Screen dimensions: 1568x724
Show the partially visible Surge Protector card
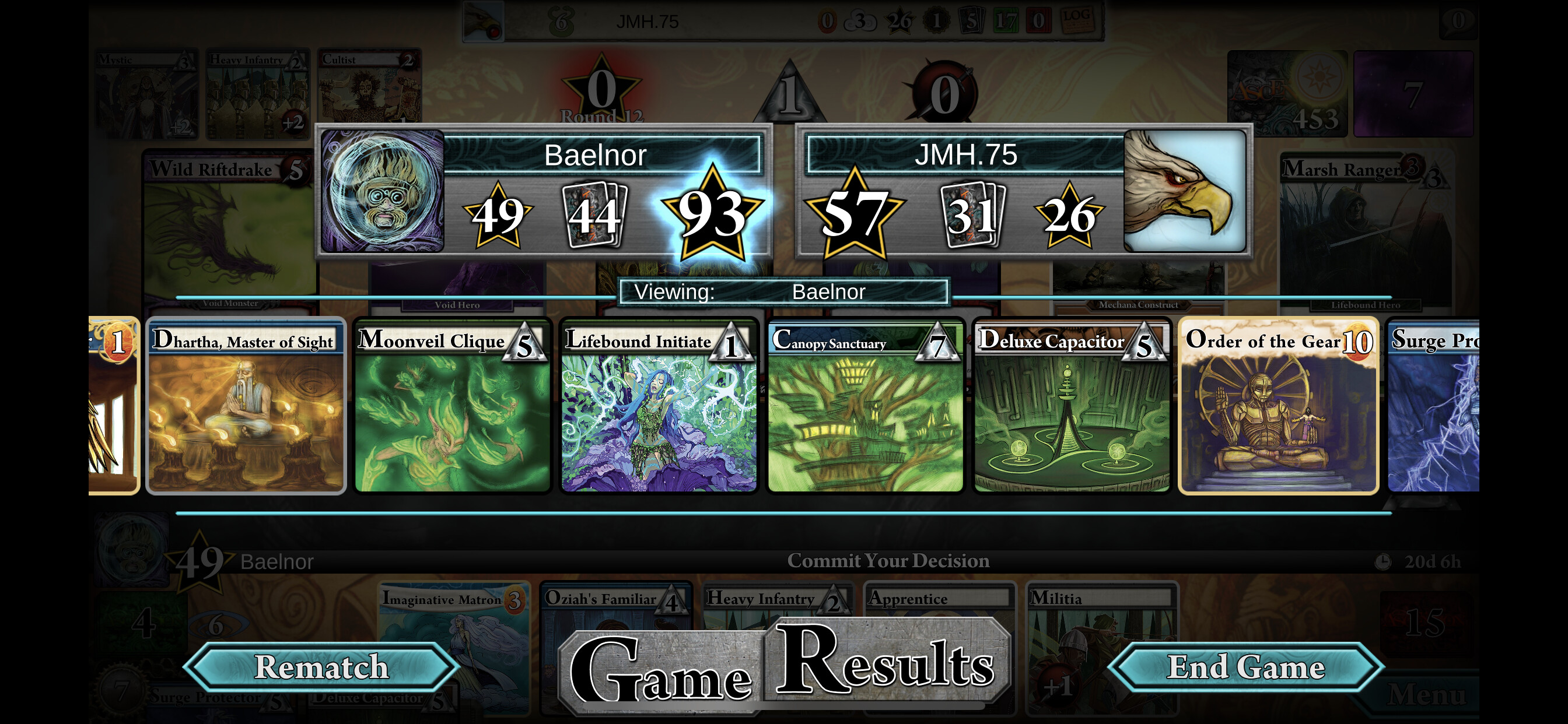point(1433,406)
